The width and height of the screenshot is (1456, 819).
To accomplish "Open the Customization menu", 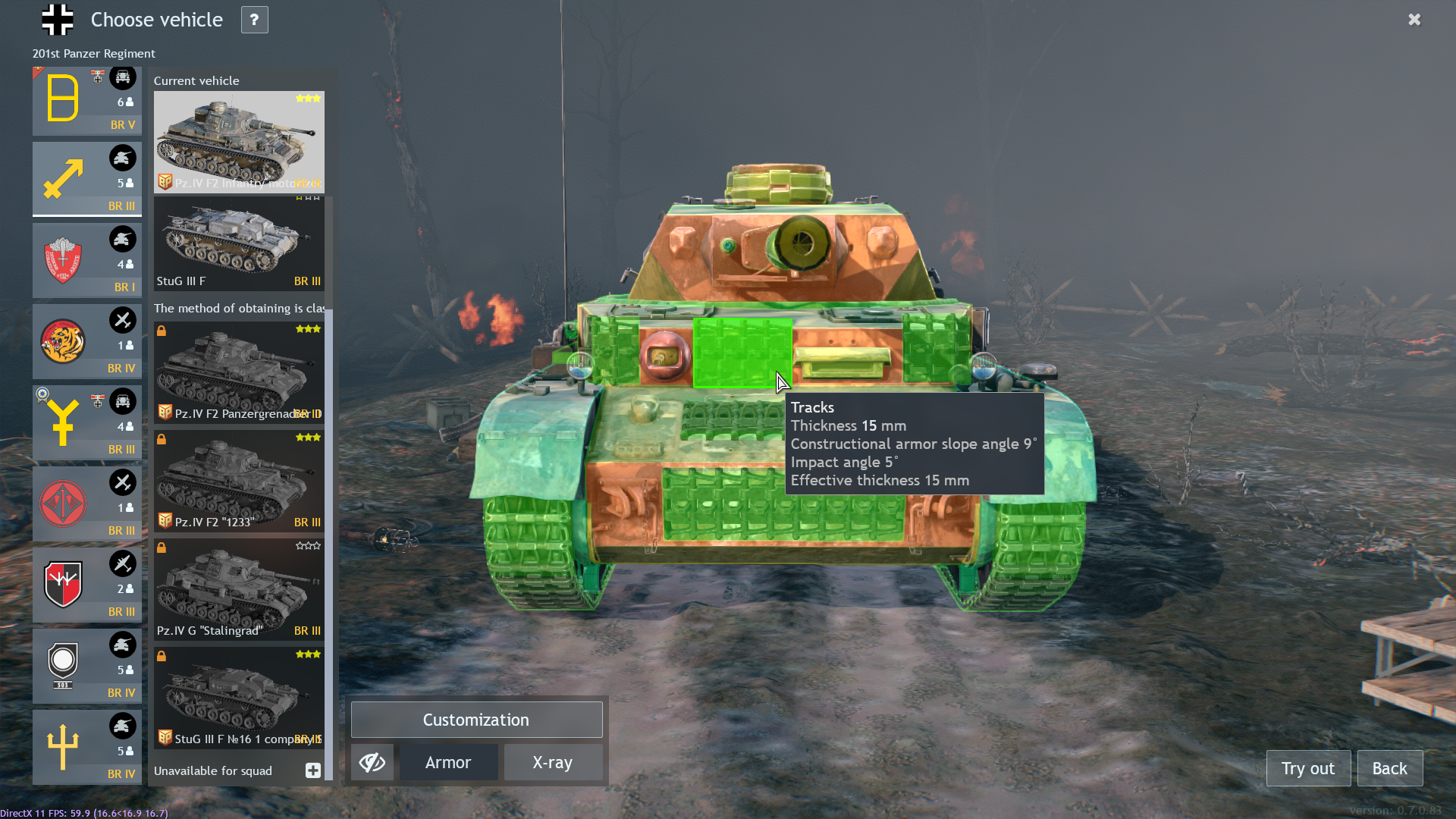I will coord(476,720).
